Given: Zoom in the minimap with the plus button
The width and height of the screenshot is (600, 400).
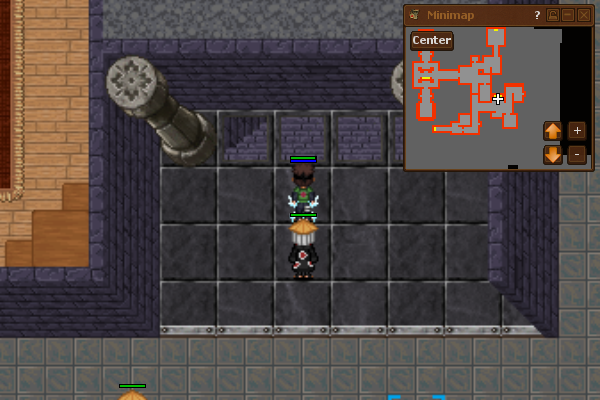Looking at the screenshot, I should (577, 130).
